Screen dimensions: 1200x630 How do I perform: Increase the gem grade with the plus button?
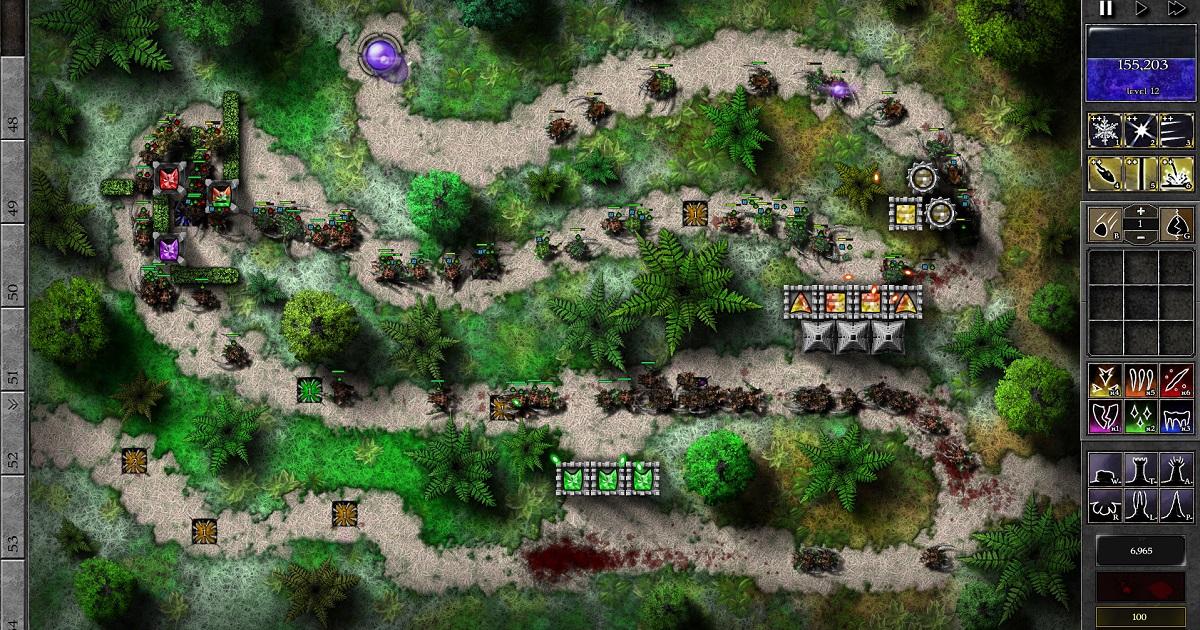tap(1141, 213)
